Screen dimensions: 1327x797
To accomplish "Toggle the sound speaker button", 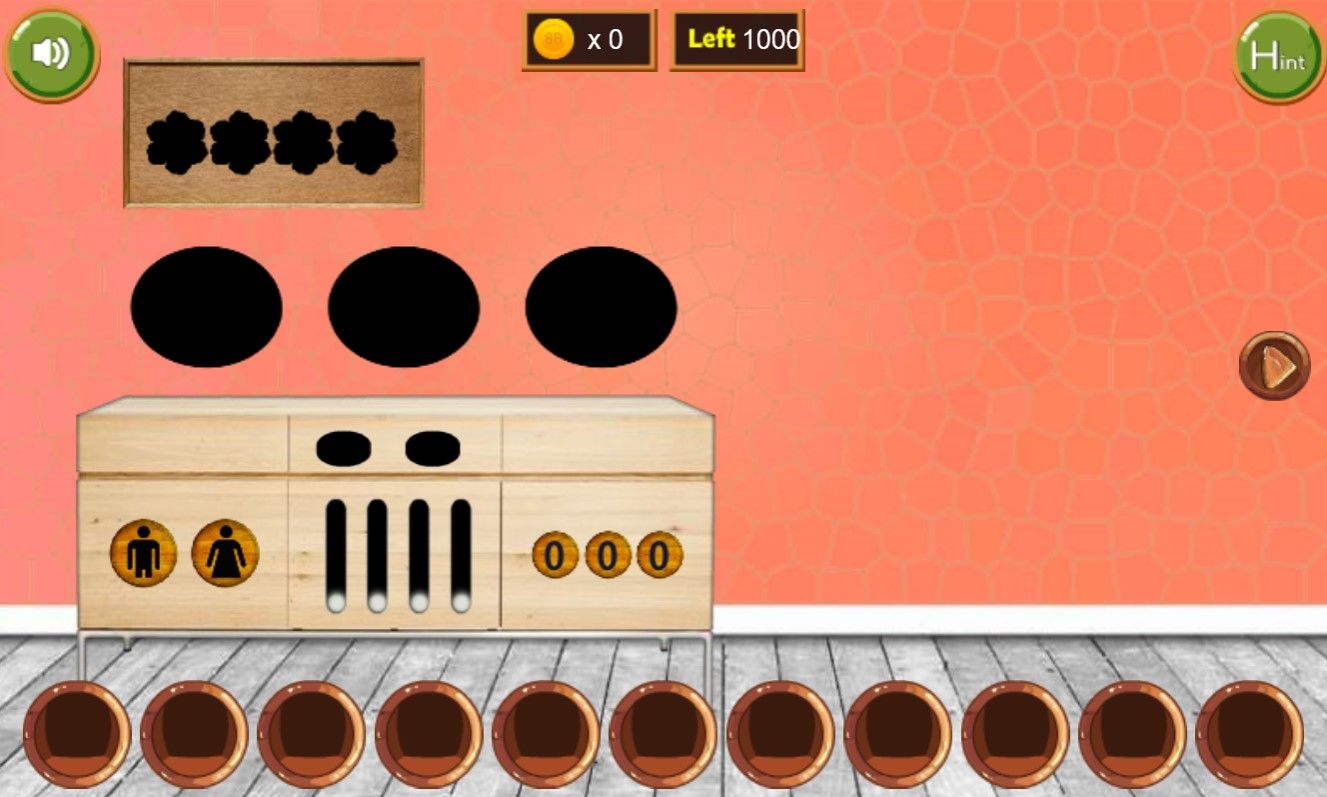I will pos(51,54).
